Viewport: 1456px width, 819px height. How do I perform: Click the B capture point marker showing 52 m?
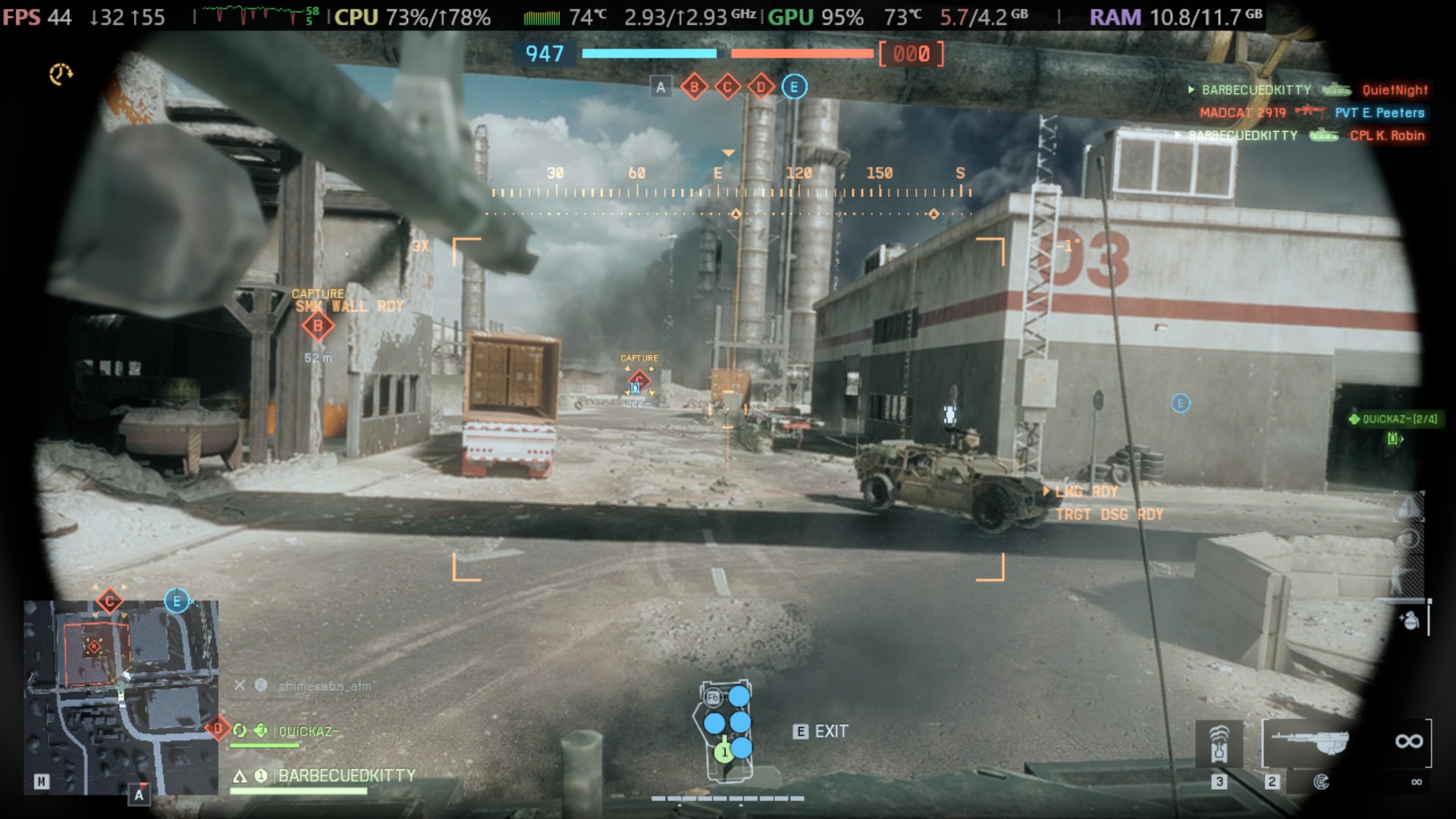(x=318, y=327)
